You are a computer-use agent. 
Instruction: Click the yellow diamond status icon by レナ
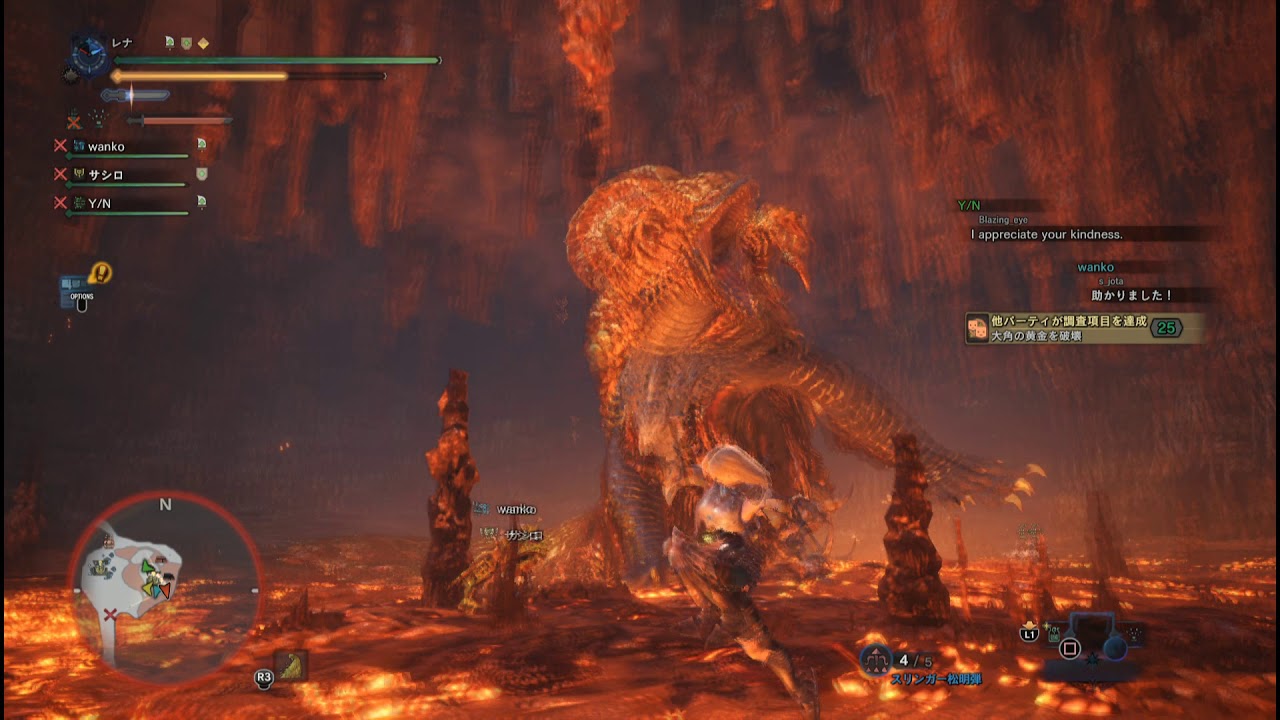coord(204,43)
